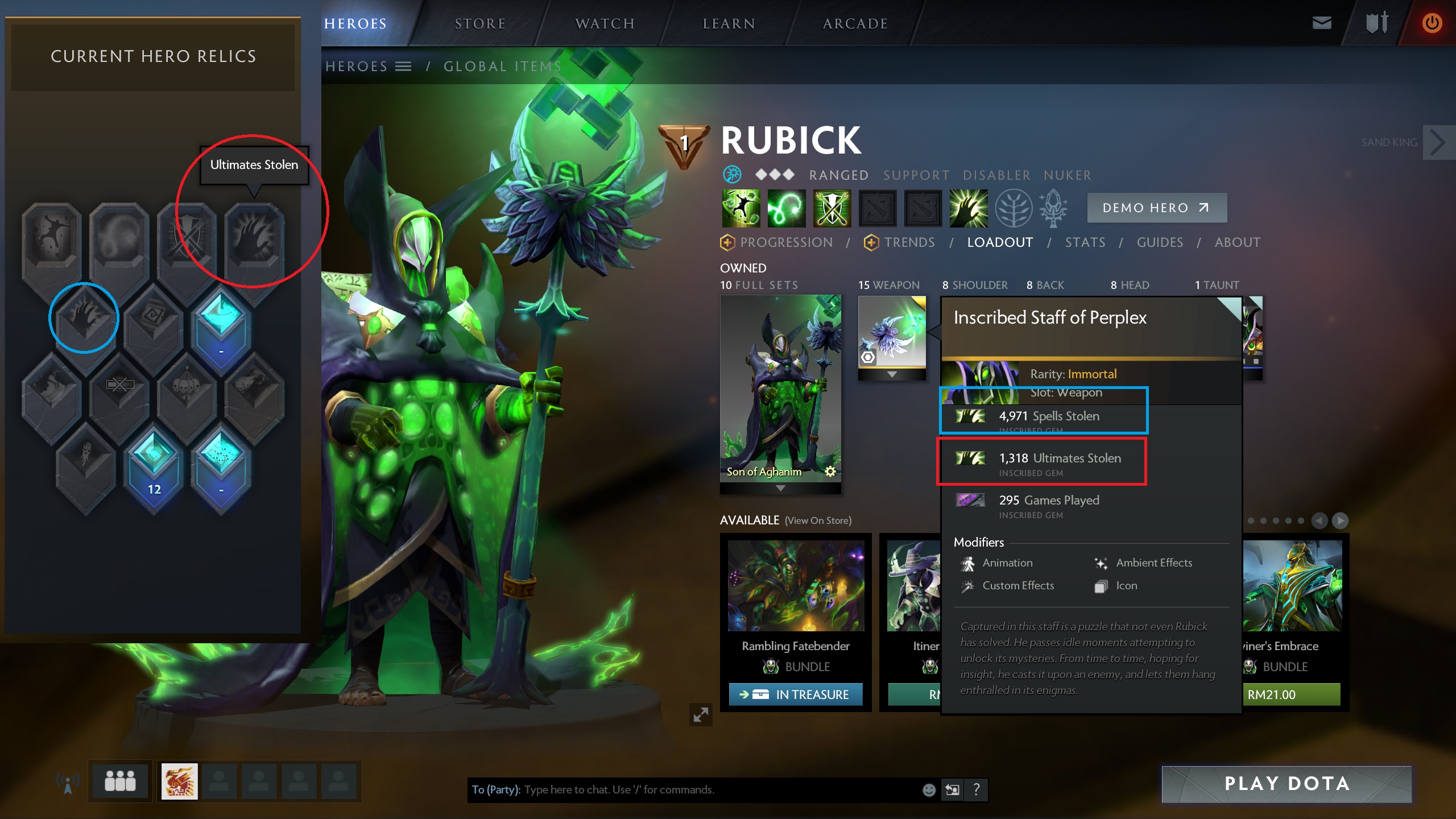1456x819 pixels.
Task: Launch Demo Hero mode
Action: tap(1156, 208)
